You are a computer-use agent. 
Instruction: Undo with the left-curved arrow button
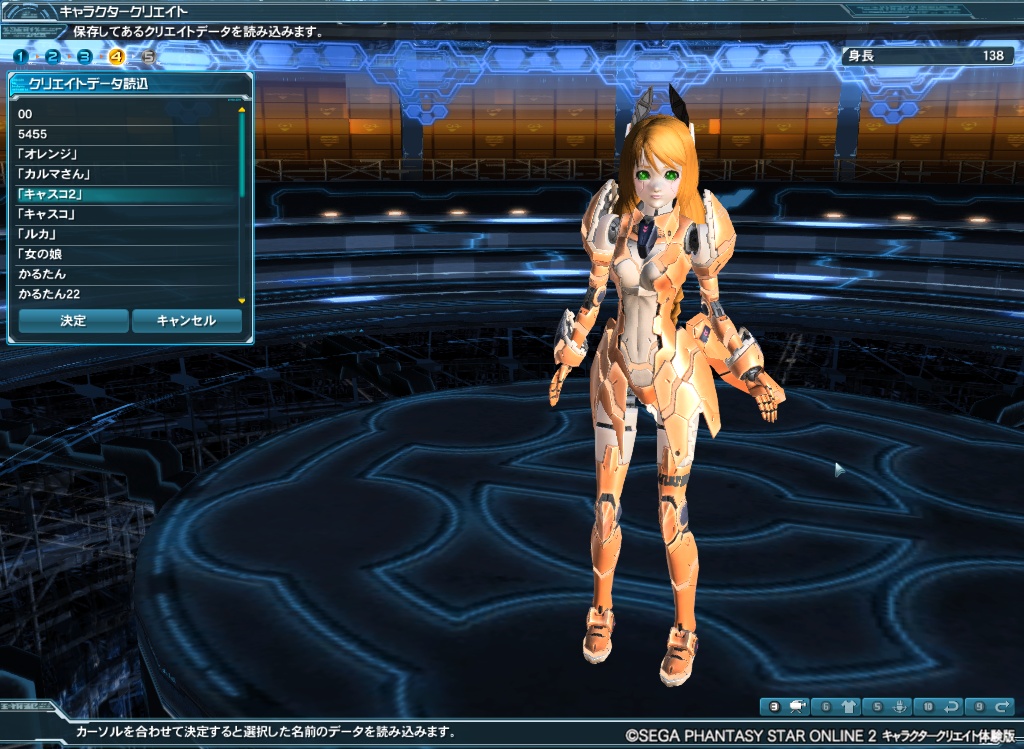tap(939, 706)
